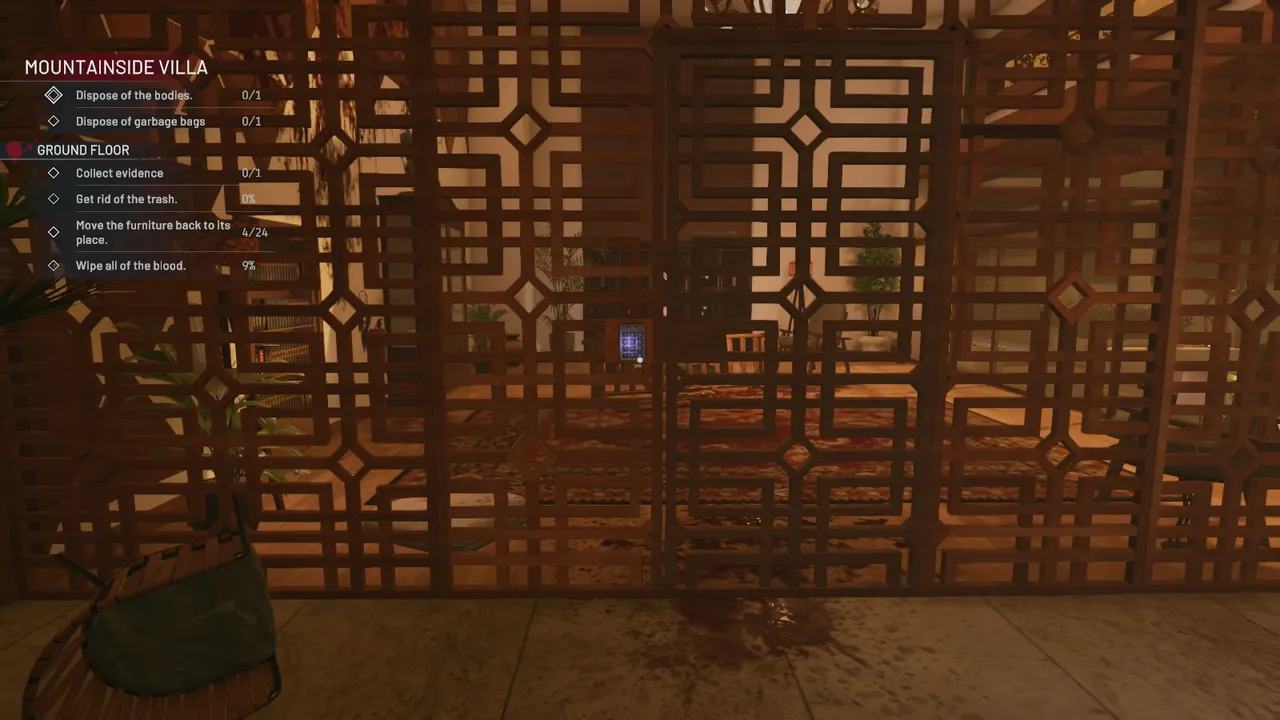
Task: Click the diamond icon for the furniture objective
Action: (53, 232)
